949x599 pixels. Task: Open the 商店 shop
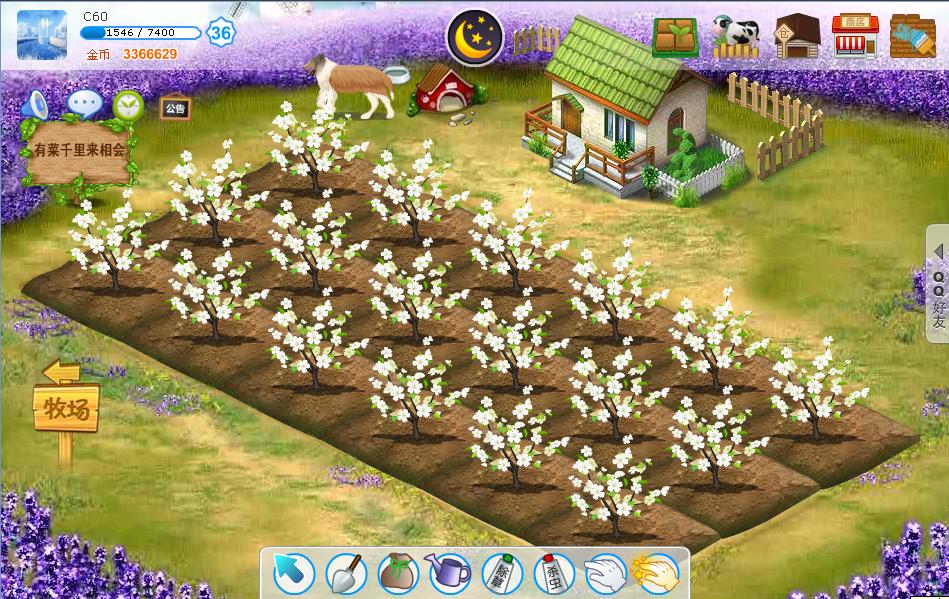(x=854, y=37)
